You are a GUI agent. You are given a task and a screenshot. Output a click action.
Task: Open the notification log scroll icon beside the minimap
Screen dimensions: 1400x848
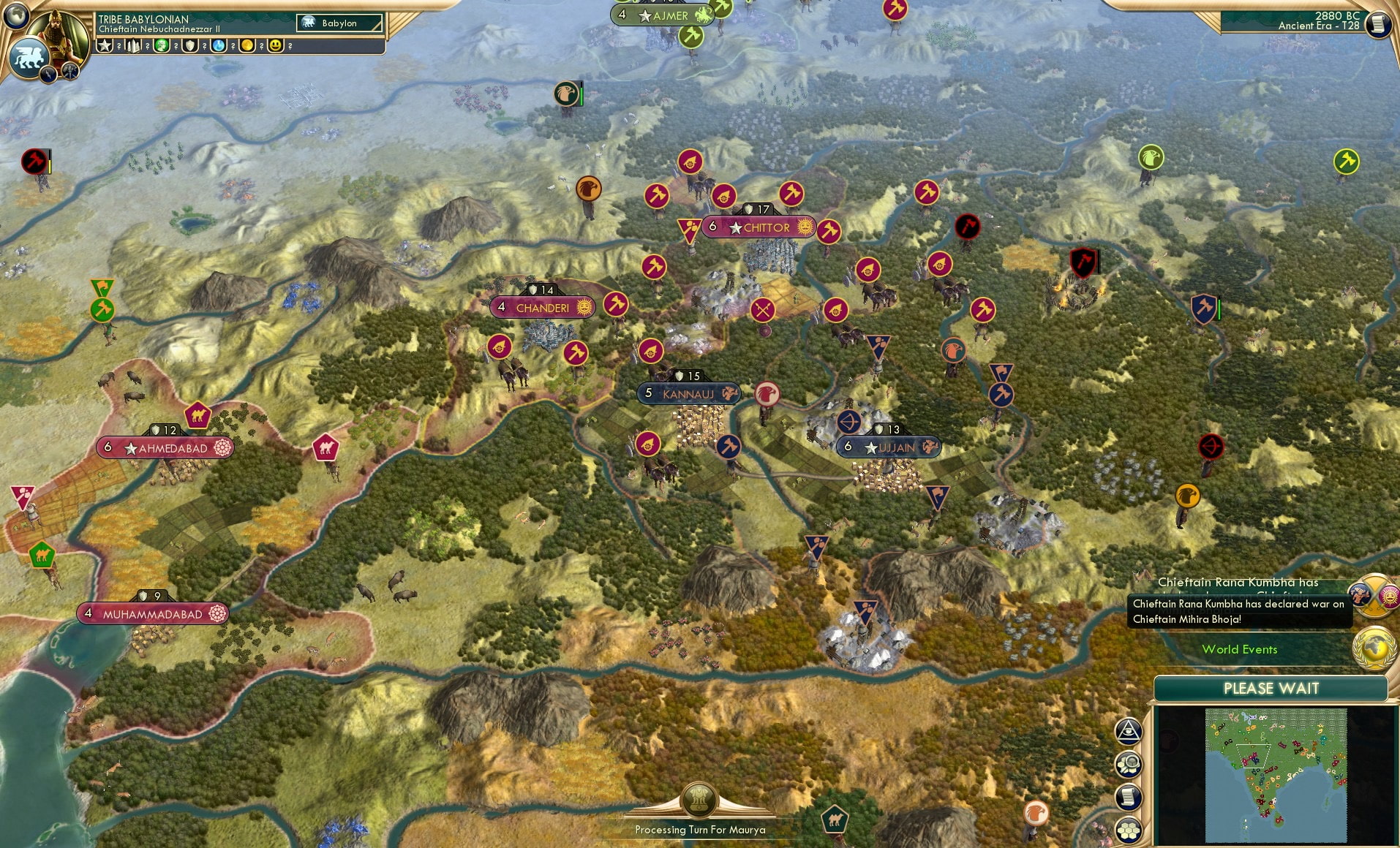[x=1128, y=797]
